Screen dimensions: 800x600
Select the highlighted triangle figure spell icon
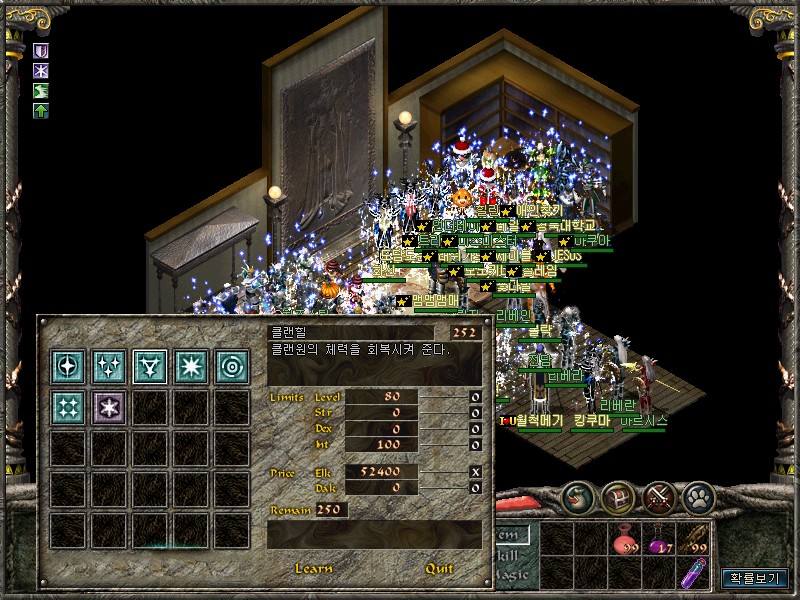(x=149, y=365)
